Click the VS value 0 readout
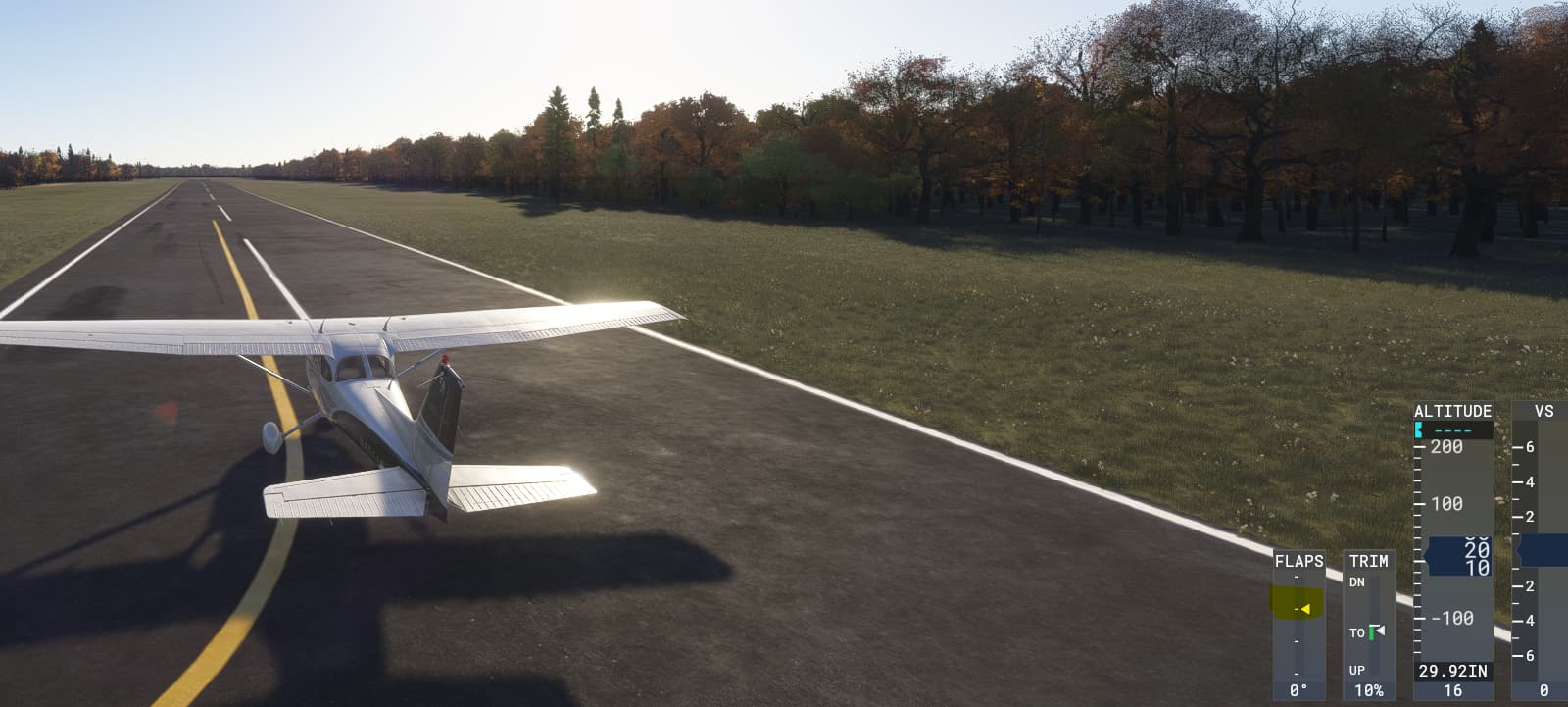Image resolution: width=1568 pixels, height=707 pixels. (x=1542, y=691)
